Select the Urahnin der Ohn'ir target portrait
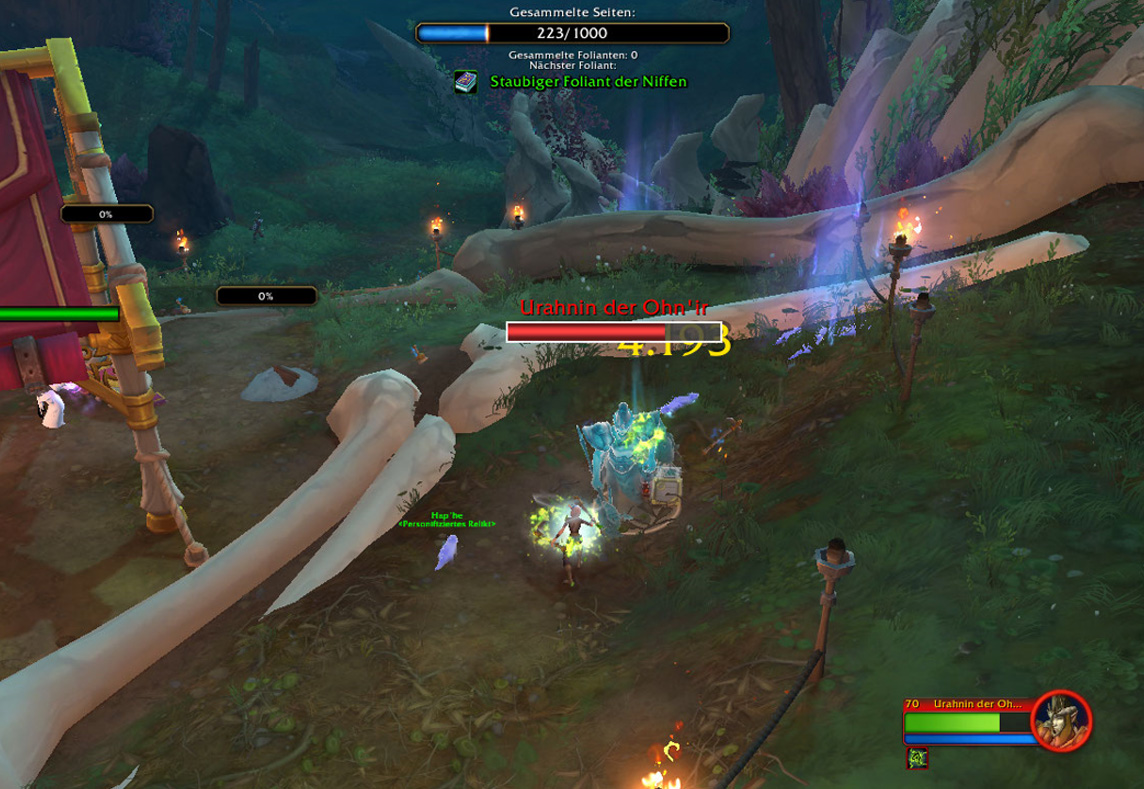1144x789 pixels. click(1061, 720)
